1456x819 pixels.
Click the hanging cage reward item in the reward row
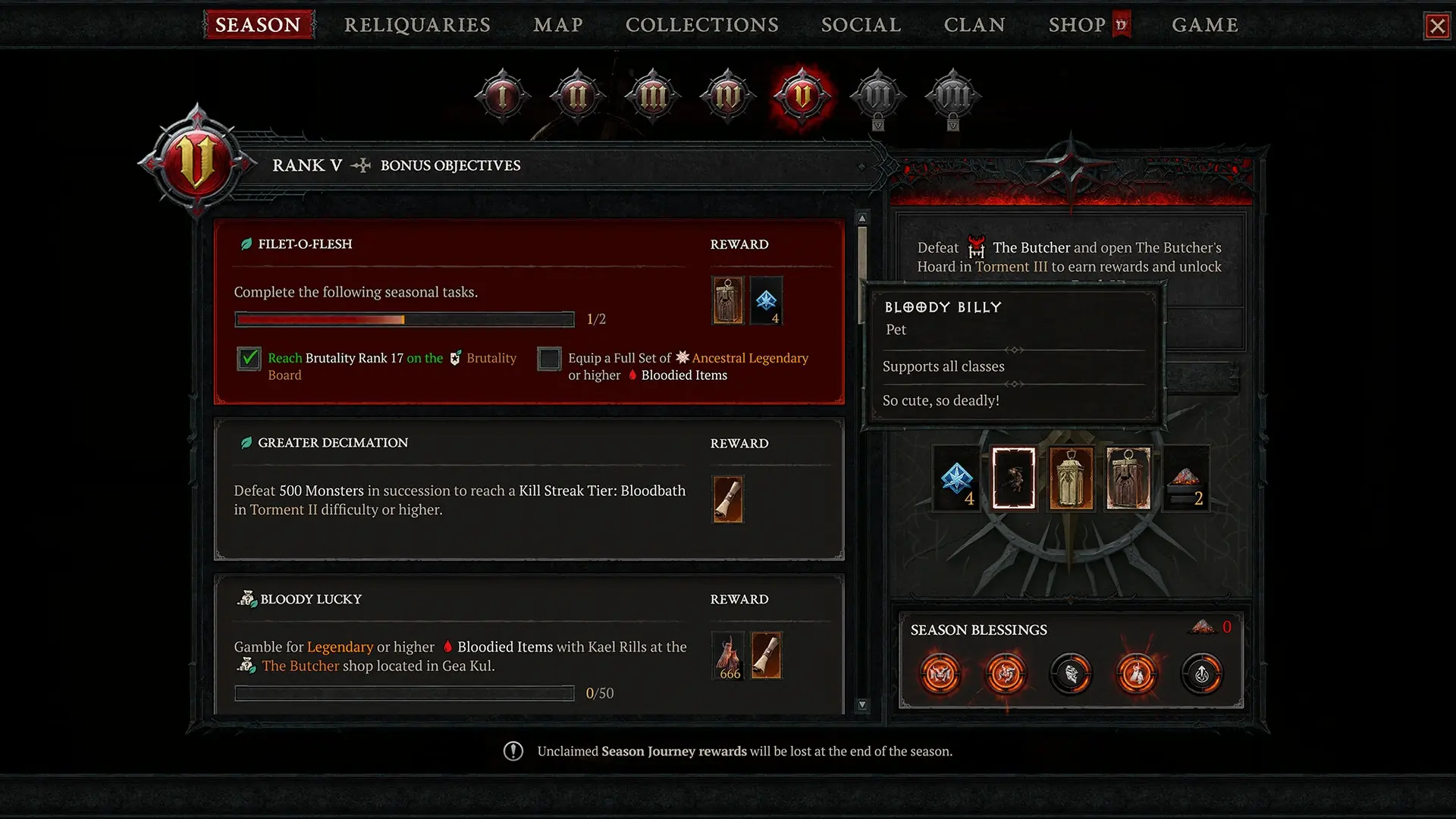pyautogui.click(x=1072, y=478)
